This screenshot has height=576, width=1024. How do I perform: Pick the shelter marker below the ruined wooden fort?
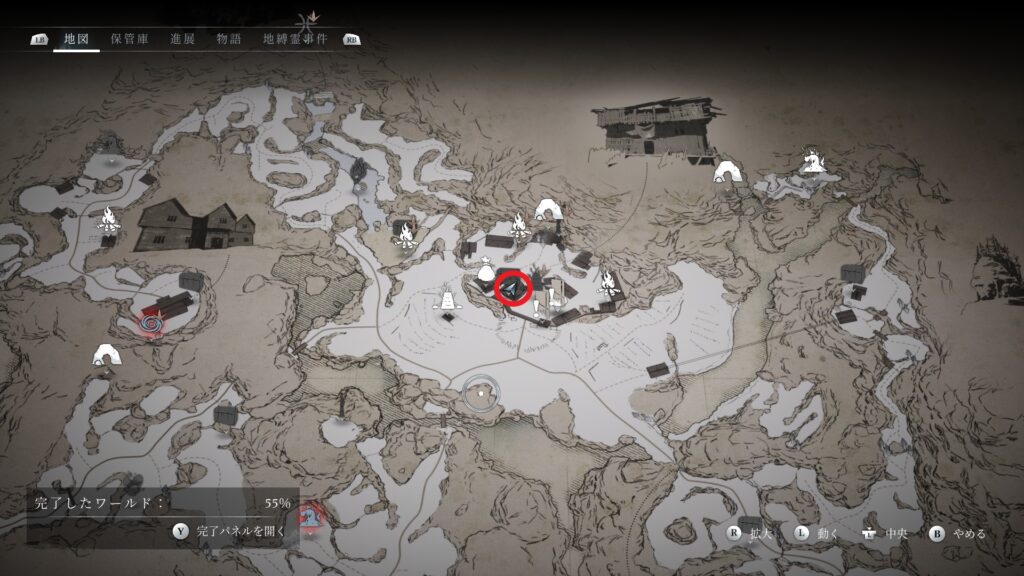(x=726, y=172)
